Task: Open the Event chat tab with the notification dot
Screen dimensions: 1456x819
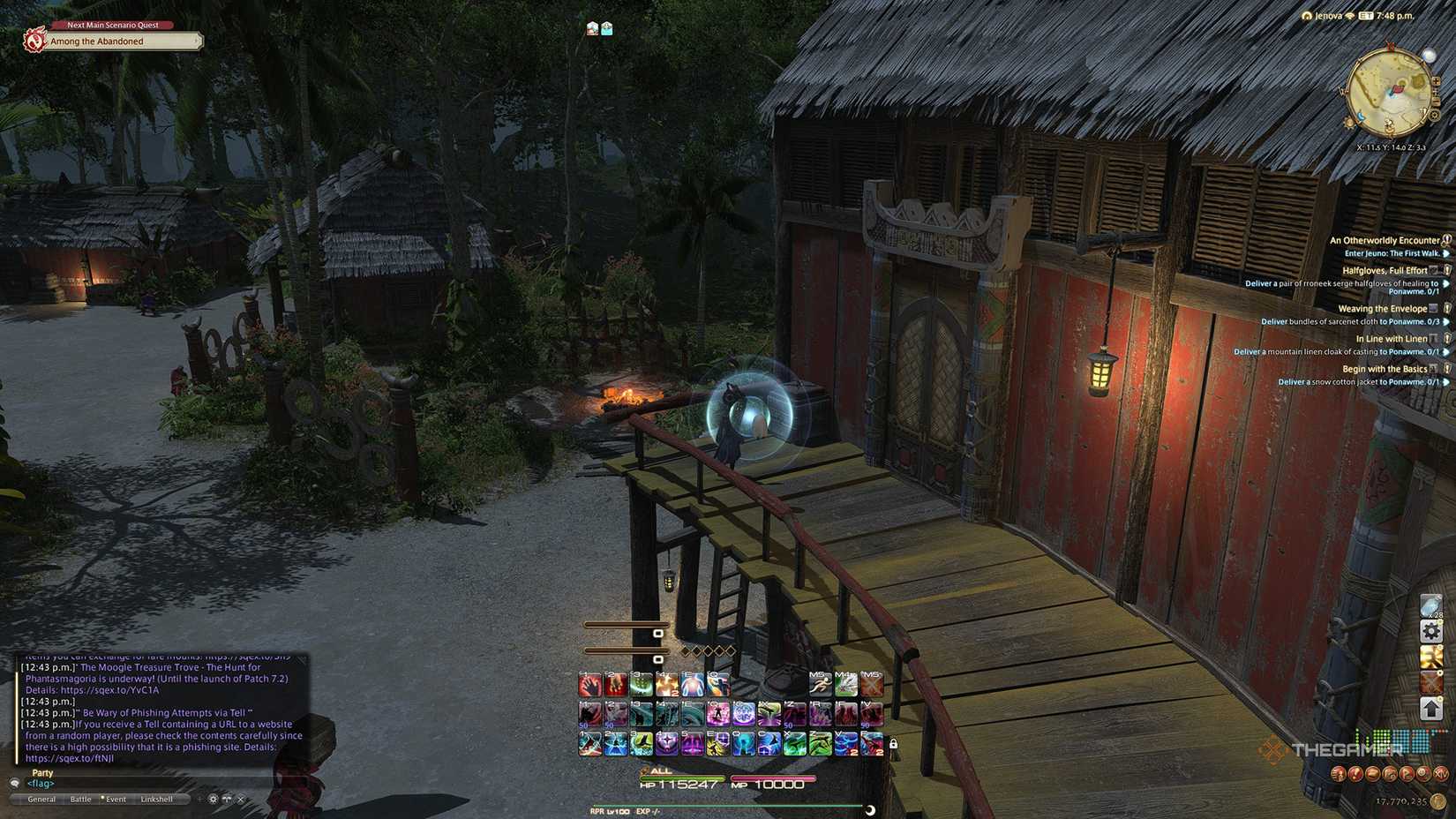Action: coord(115,799)
